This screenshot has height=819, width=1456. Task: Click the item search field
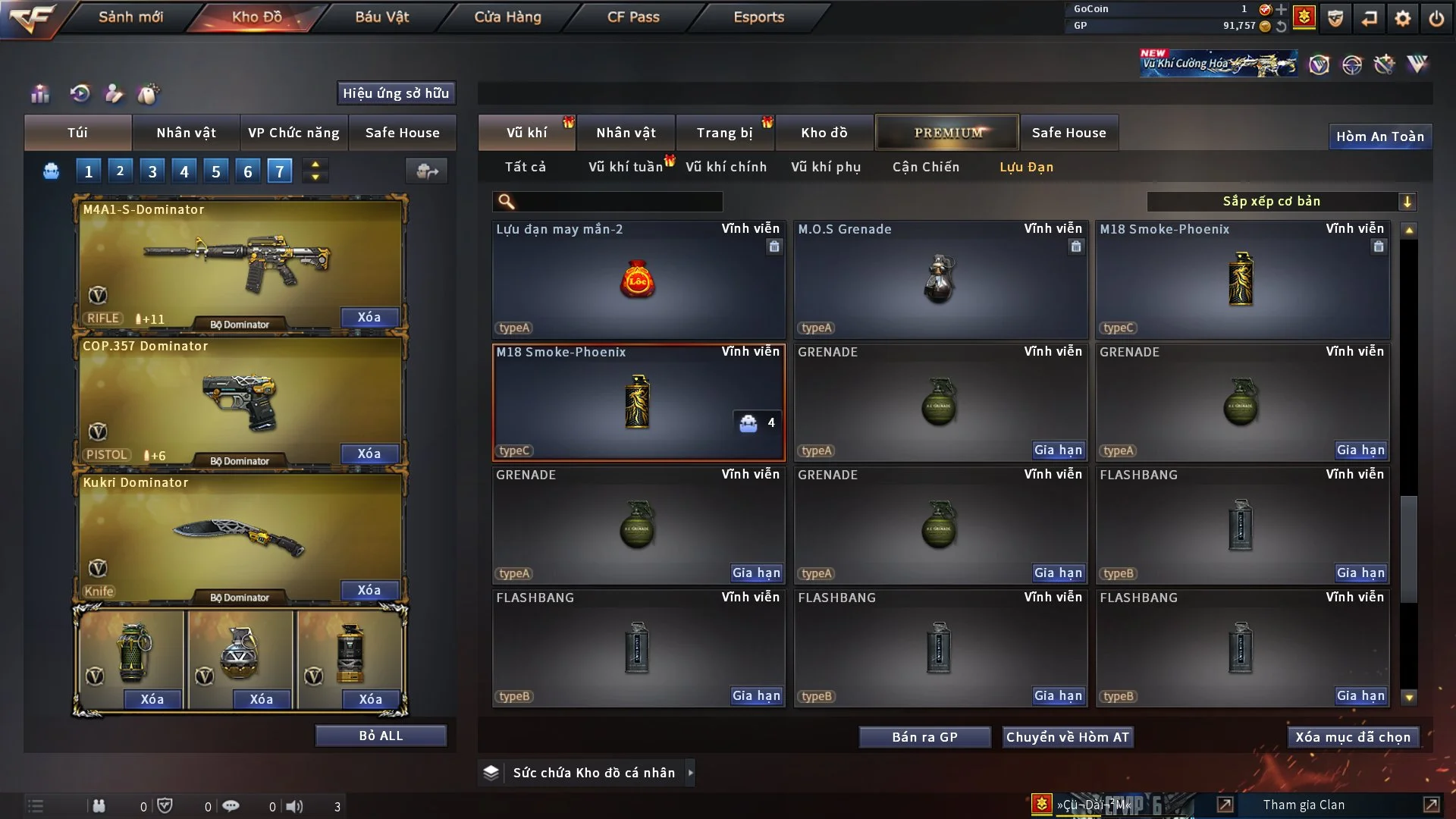click(618, 201)
